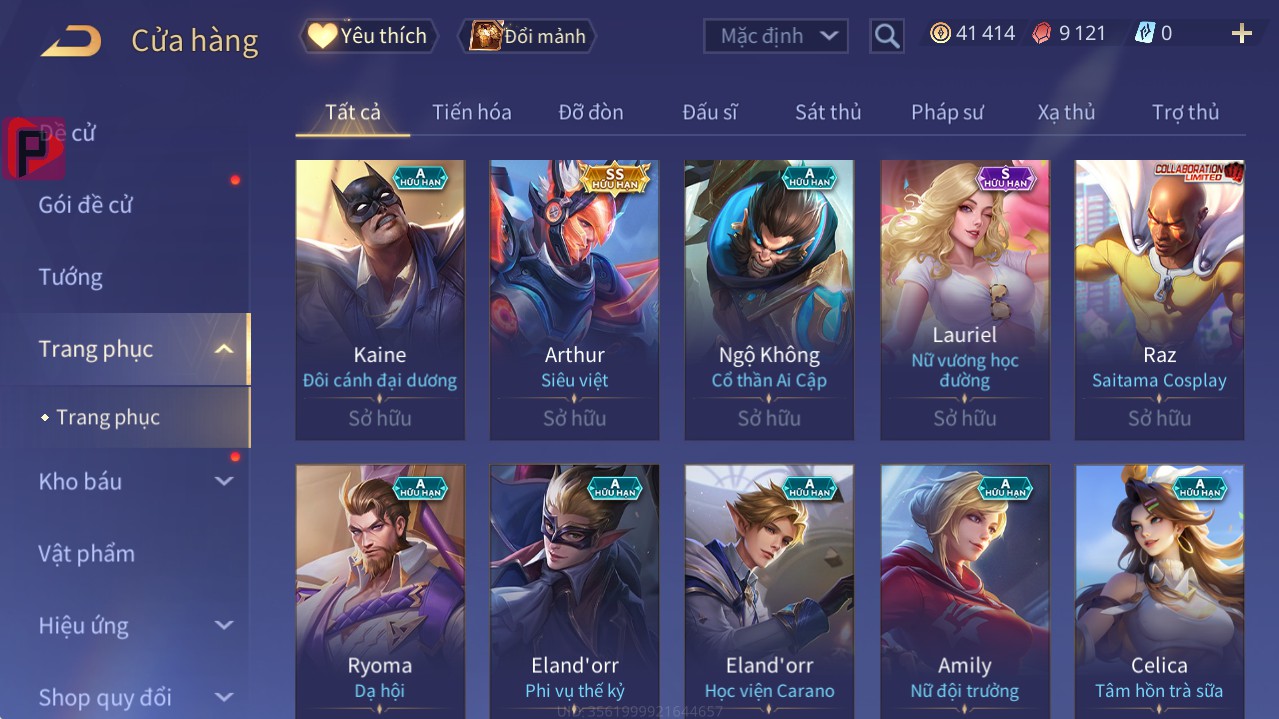Open Vật phẩm in the sidebar
Image resolution: width=1279 pixels, height=719 pixels.
87,553
